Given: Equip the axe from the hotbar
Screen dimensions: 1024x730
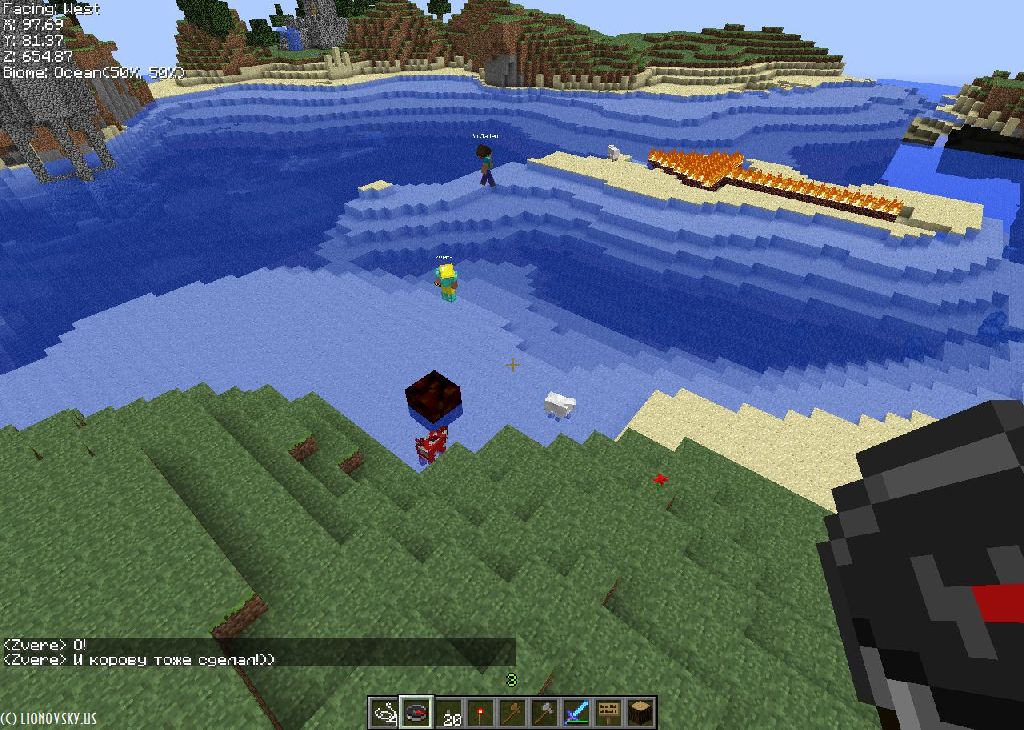Looking at the screenshot, I should tap(544, 713).
